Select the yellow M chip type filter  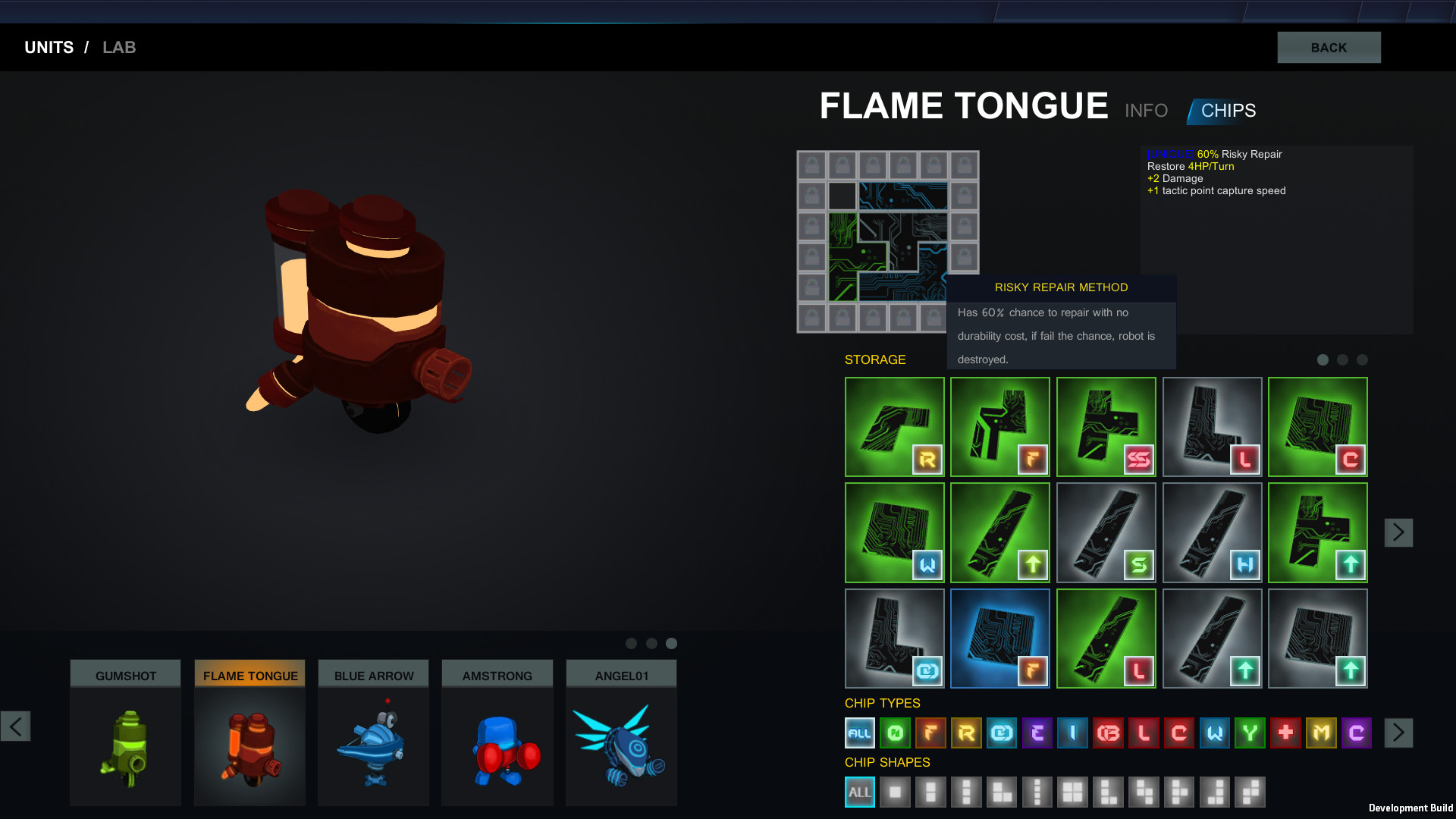(x=1320, y=733)
